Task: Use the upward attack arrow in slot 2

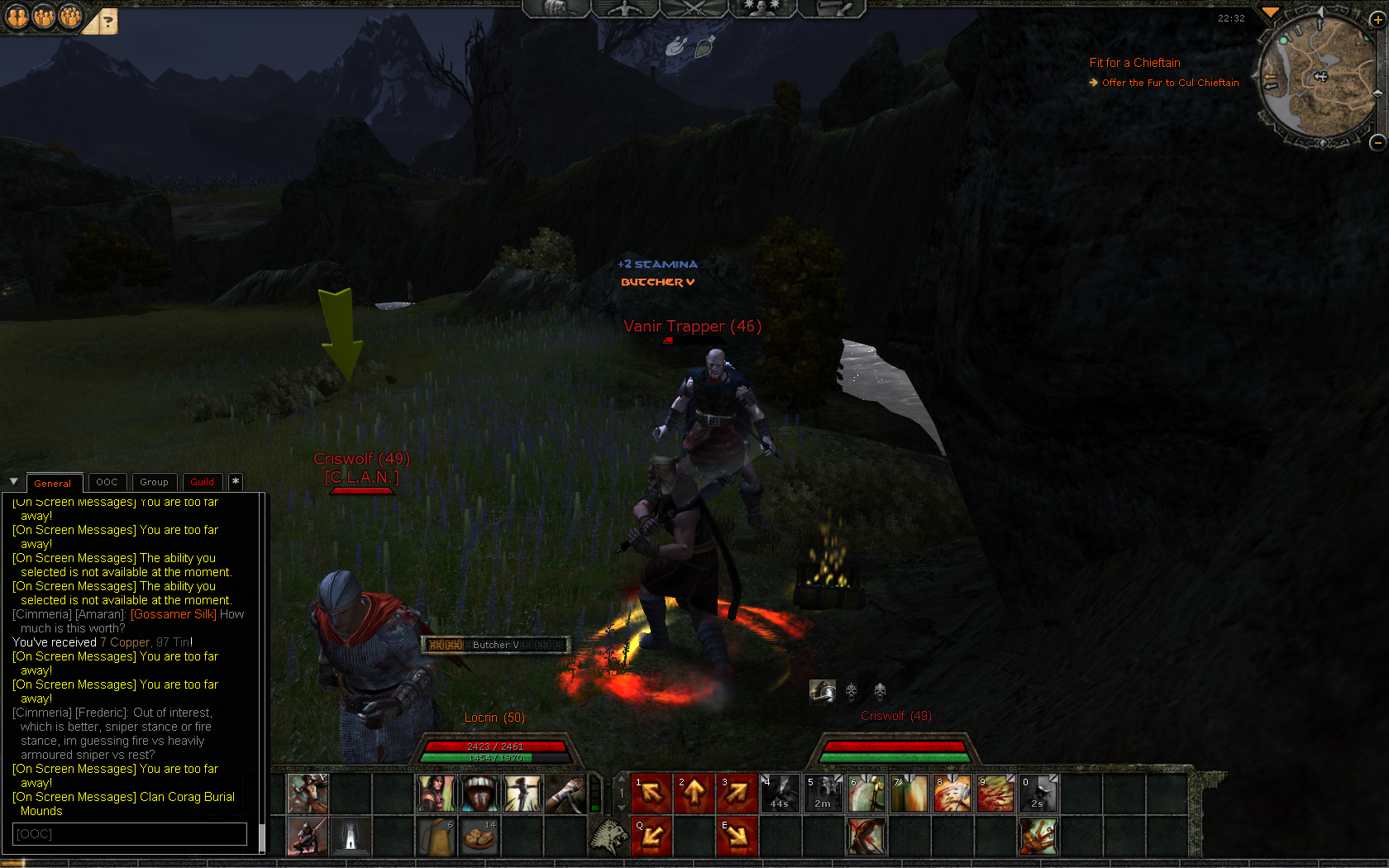Action: [x=694, y=794]
